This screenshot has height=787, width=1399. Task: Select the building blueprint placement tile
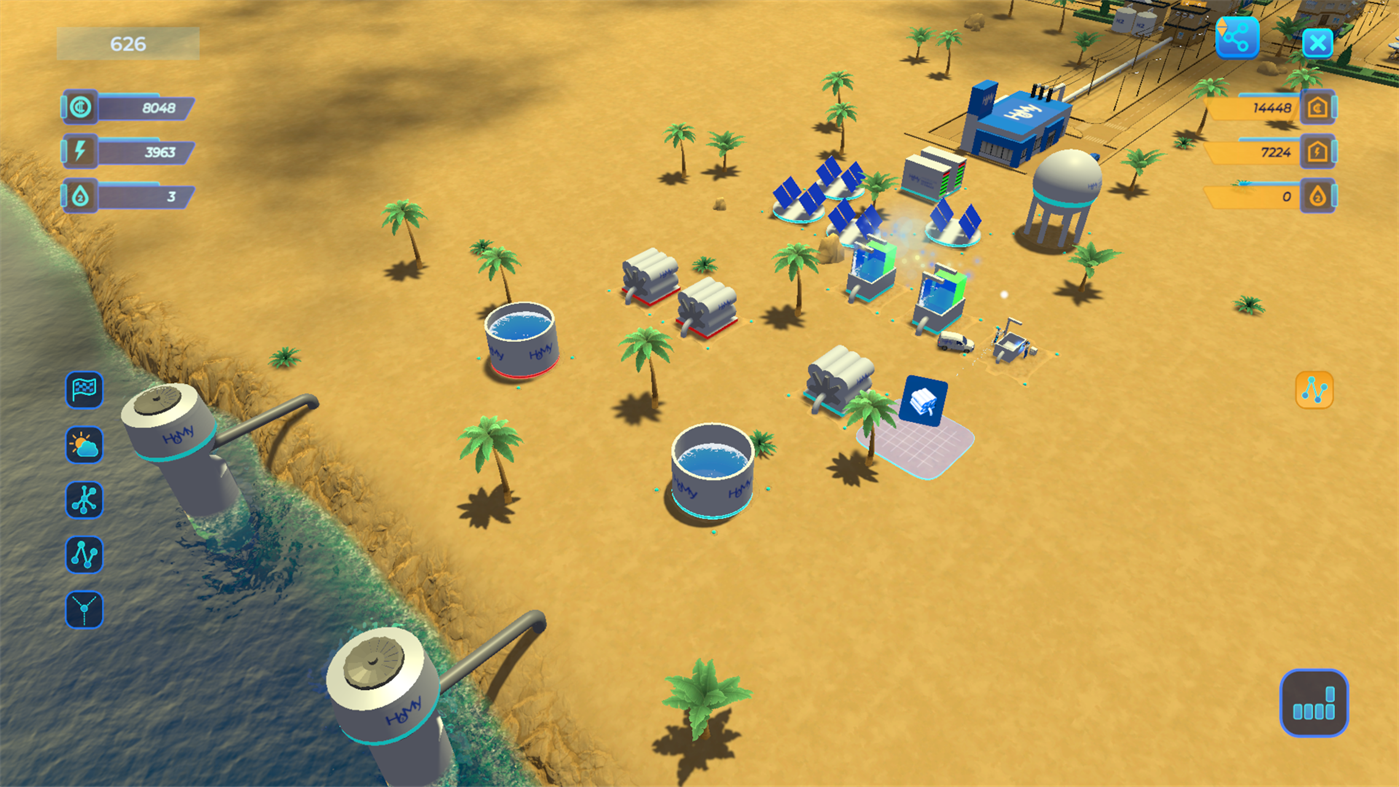[922, 400]
